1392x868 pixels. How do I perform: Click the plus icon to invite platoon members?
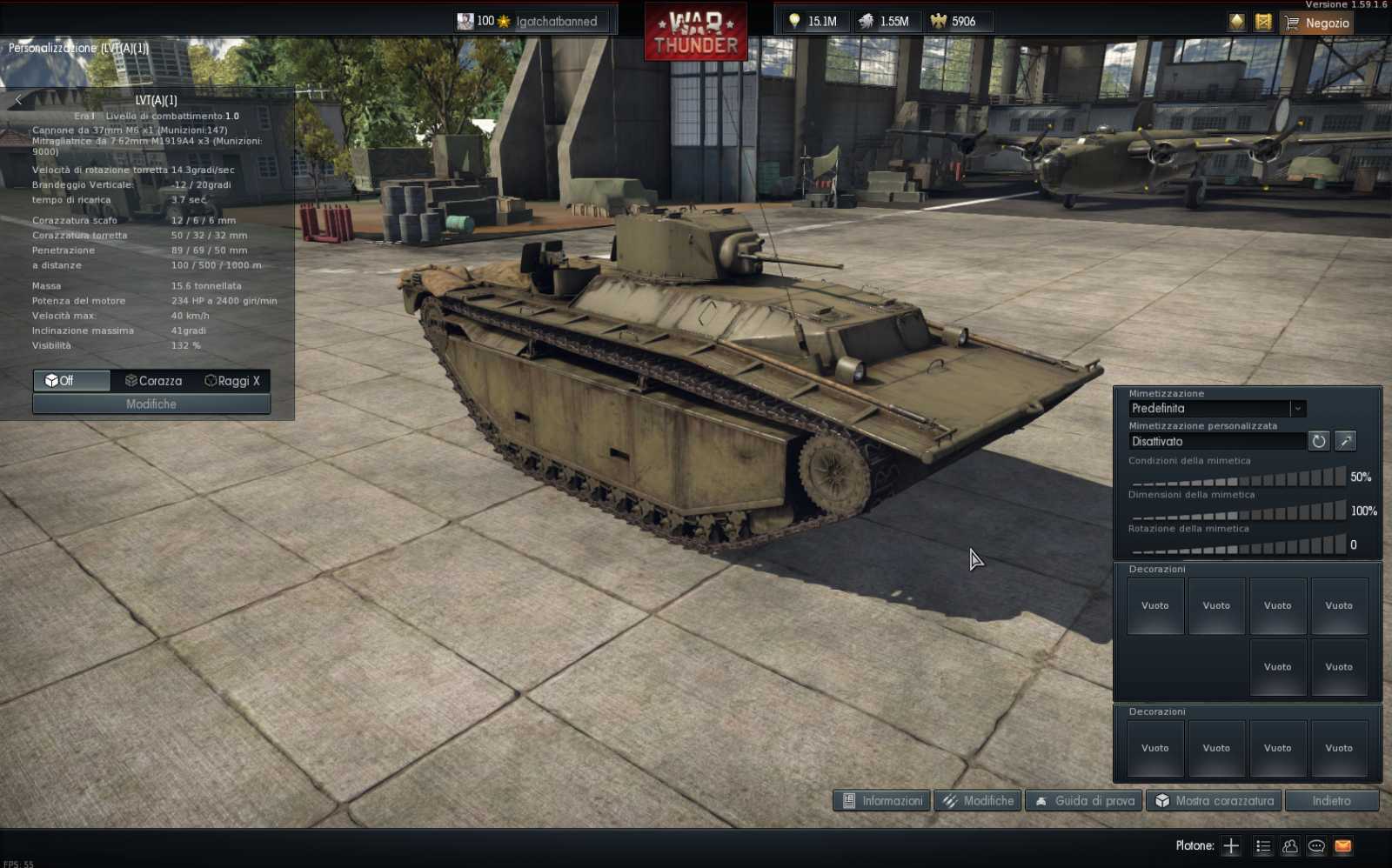point(1232,845)
